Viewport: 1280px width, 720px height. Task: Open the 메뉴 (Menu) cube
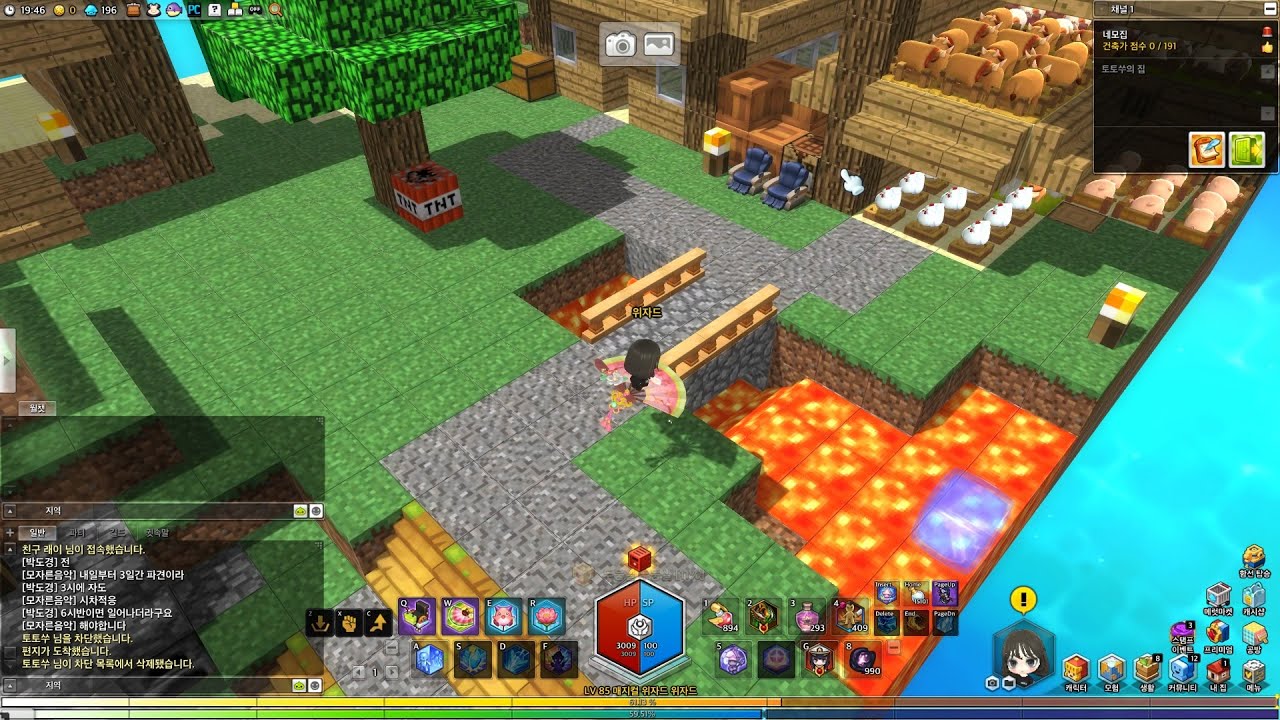click(x=1254, y=669)
